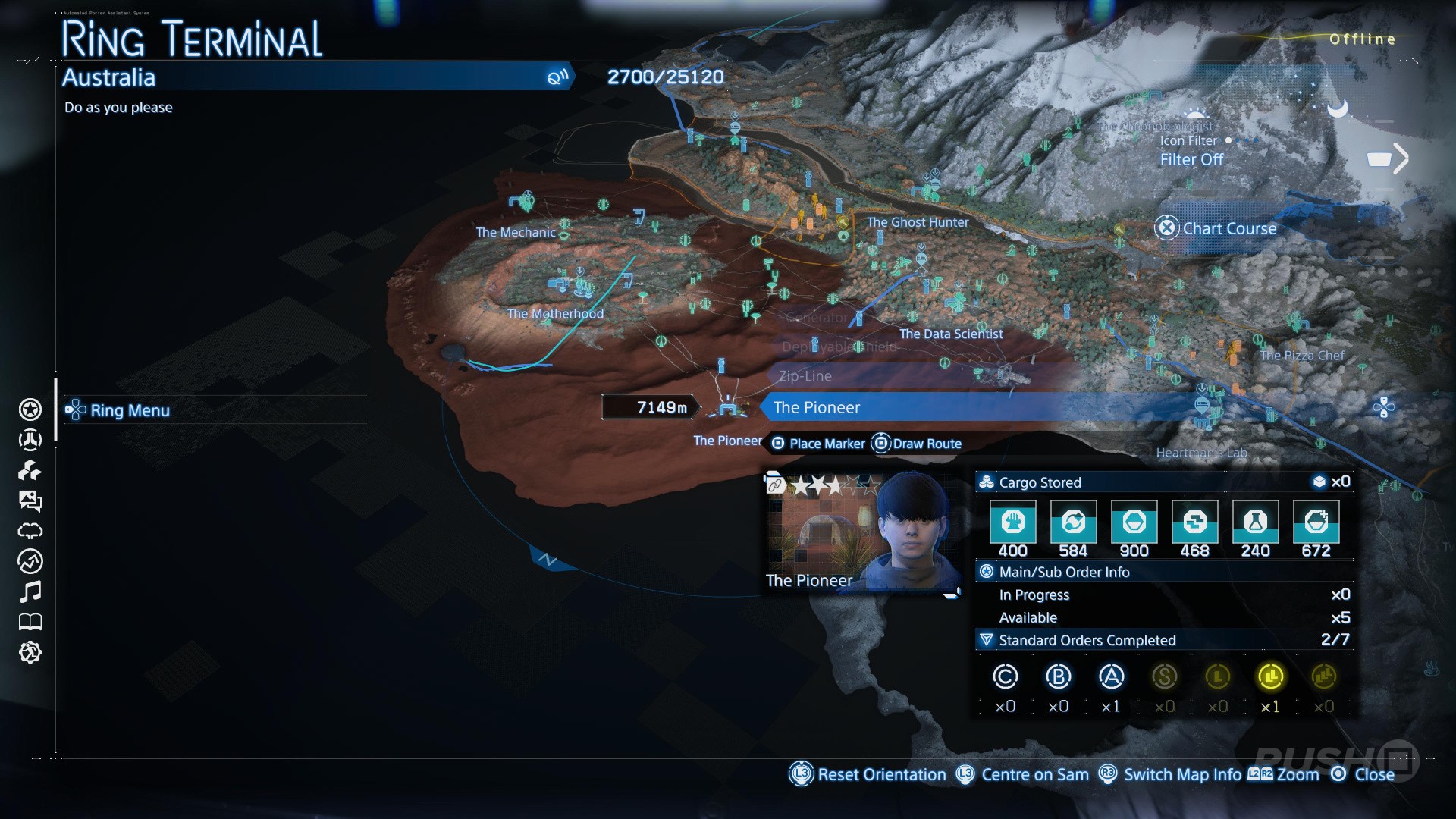Open the photo and chat sidebar icon
Viewport: 1456px width, 819px height.
[30, 500]
